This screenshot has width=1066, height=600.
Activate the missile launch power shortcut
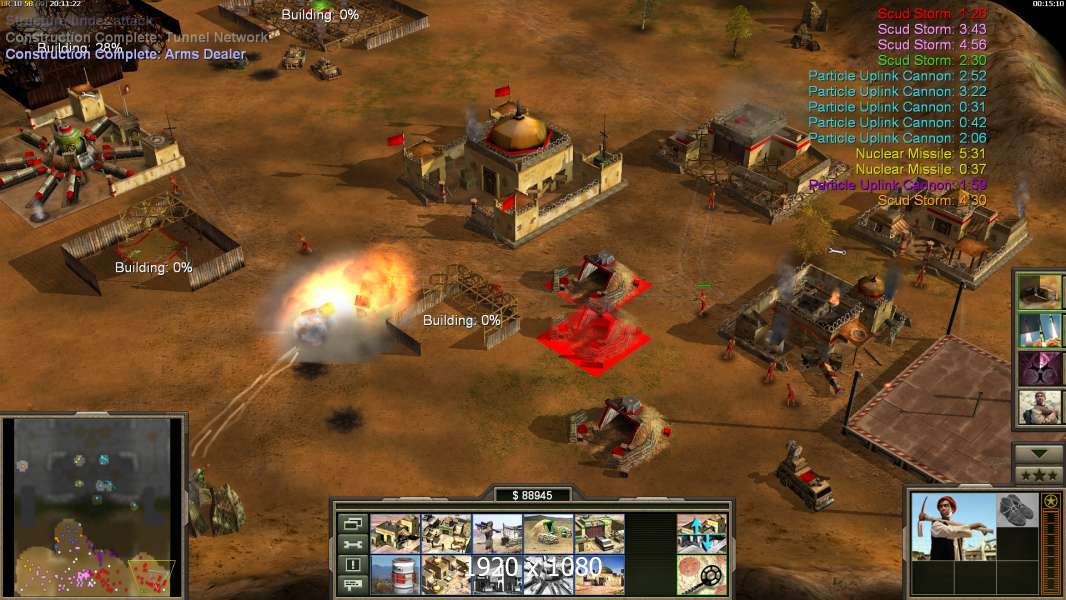point(1039,330)
